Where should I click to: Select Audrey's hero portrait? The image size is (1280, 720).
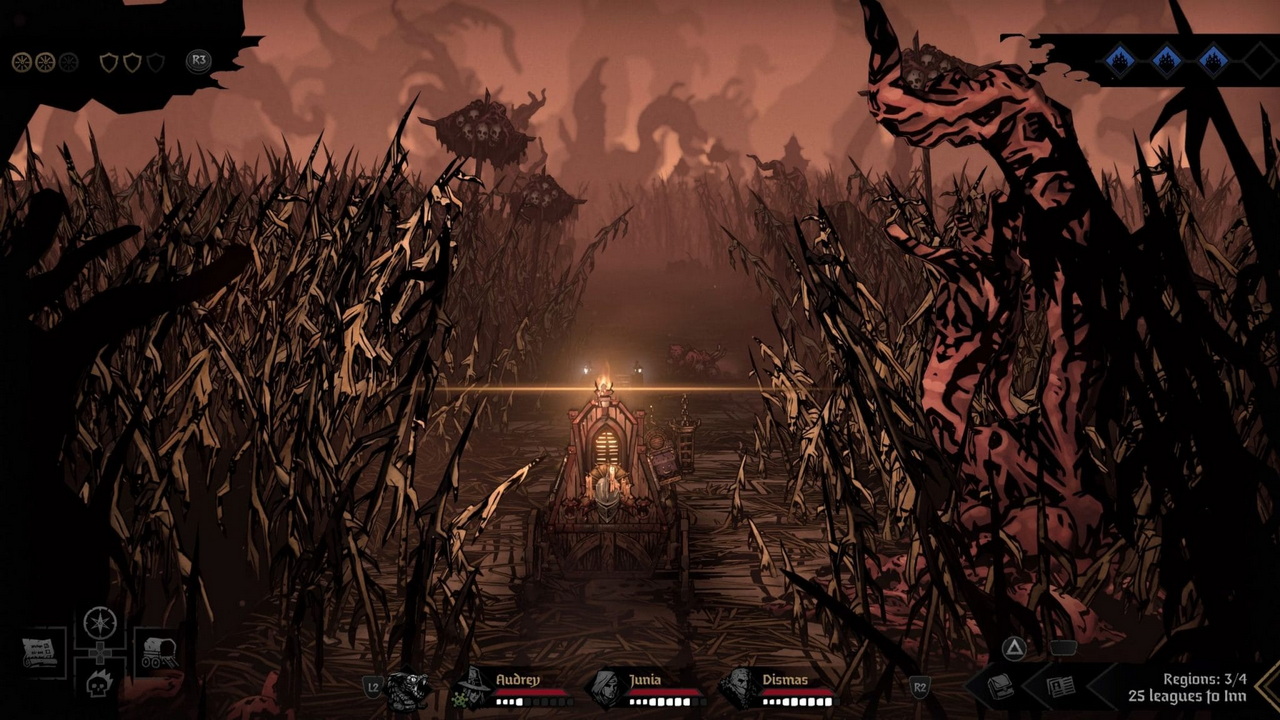[x=470, y=689]
